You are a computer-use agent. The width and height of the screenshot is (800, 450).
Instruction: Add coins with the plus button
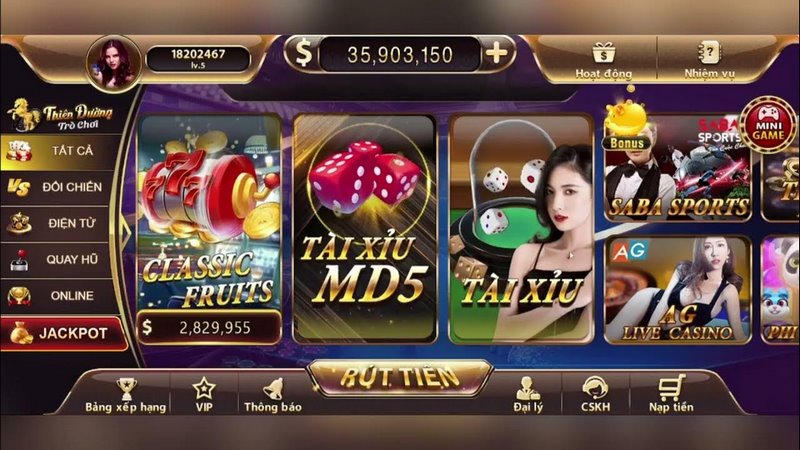[x=498, y=54]
